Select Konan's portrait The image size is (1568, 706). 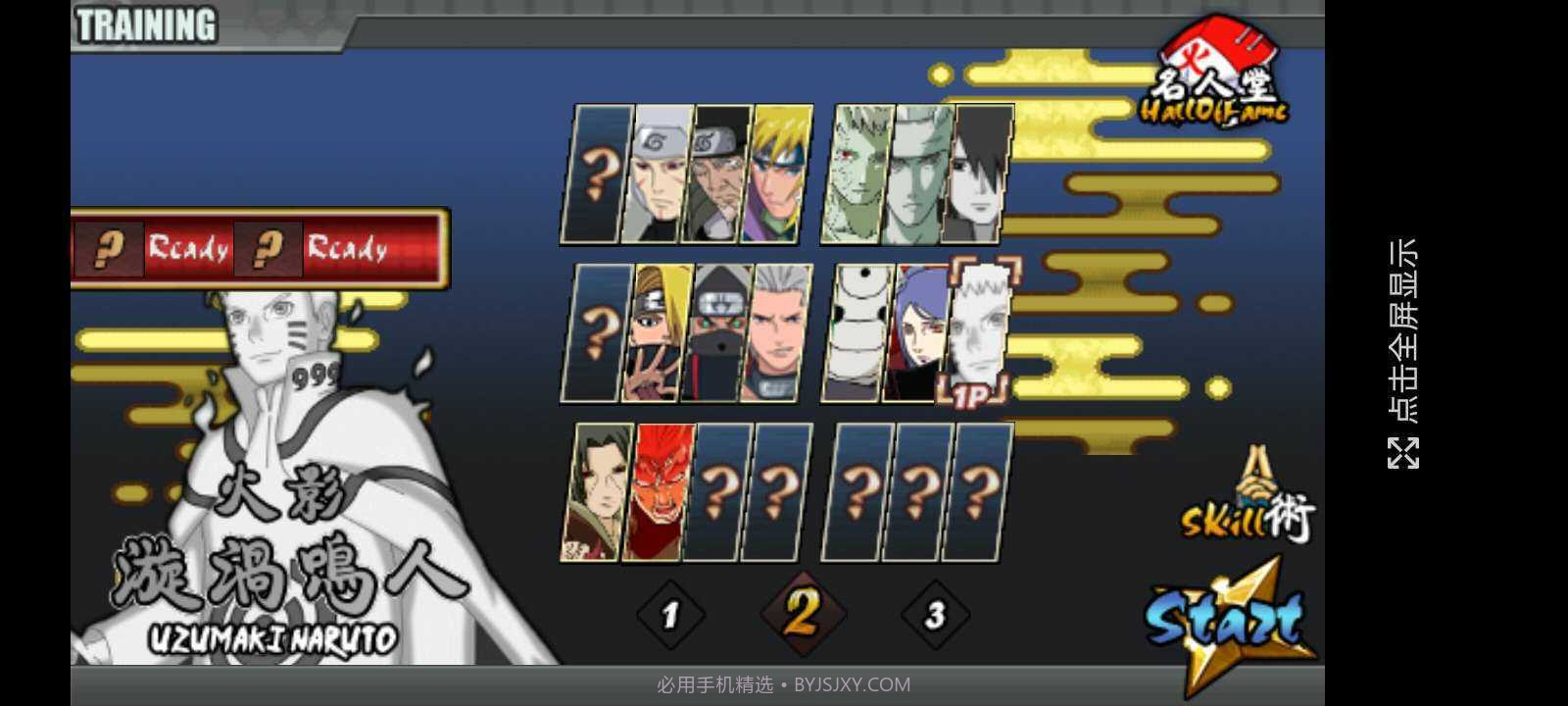click(x=921, y=333)
